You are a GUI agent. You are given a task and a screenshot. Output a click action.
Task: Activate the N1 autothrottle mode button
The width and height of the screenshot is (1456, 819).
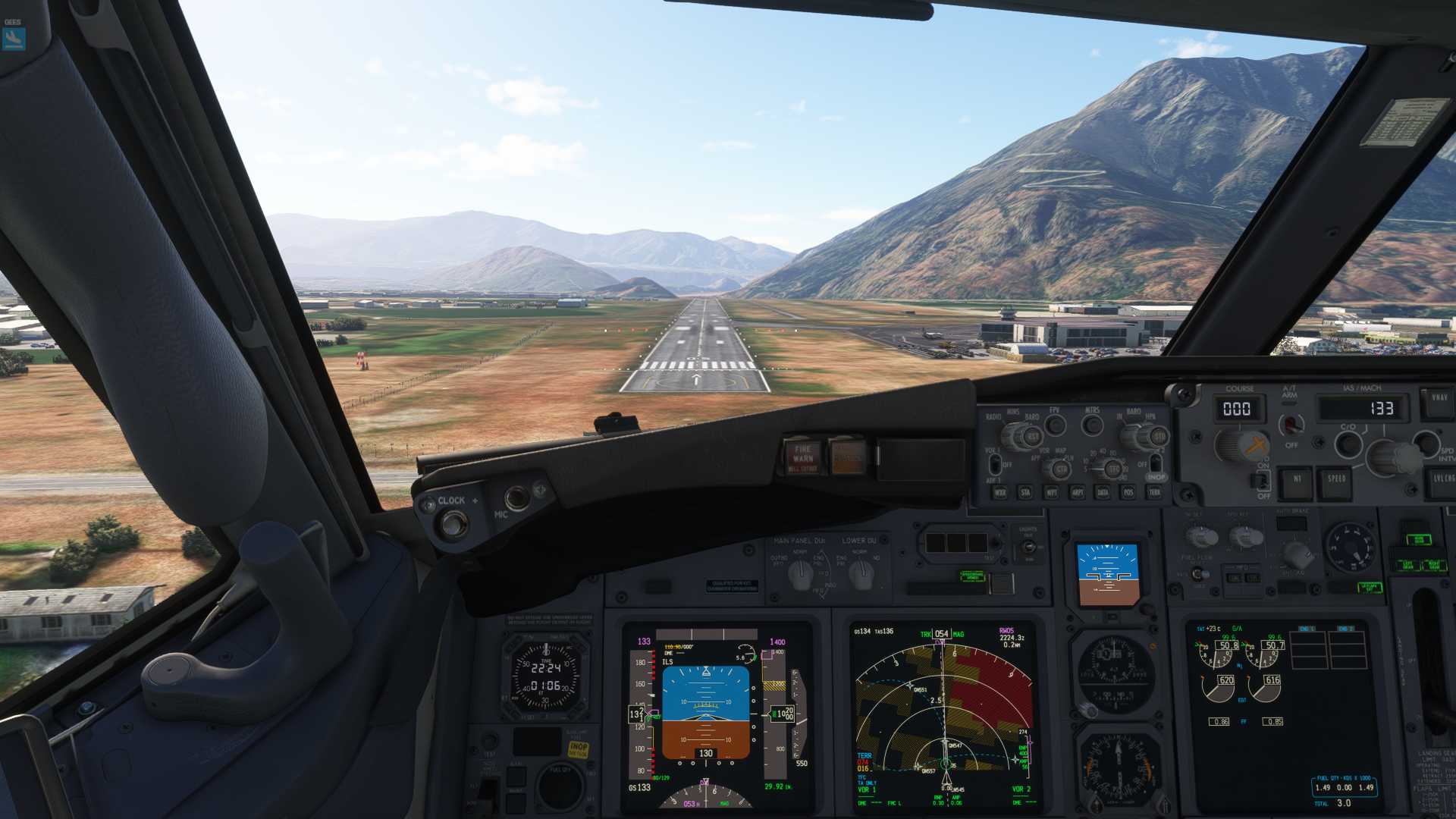(1297, 481)
